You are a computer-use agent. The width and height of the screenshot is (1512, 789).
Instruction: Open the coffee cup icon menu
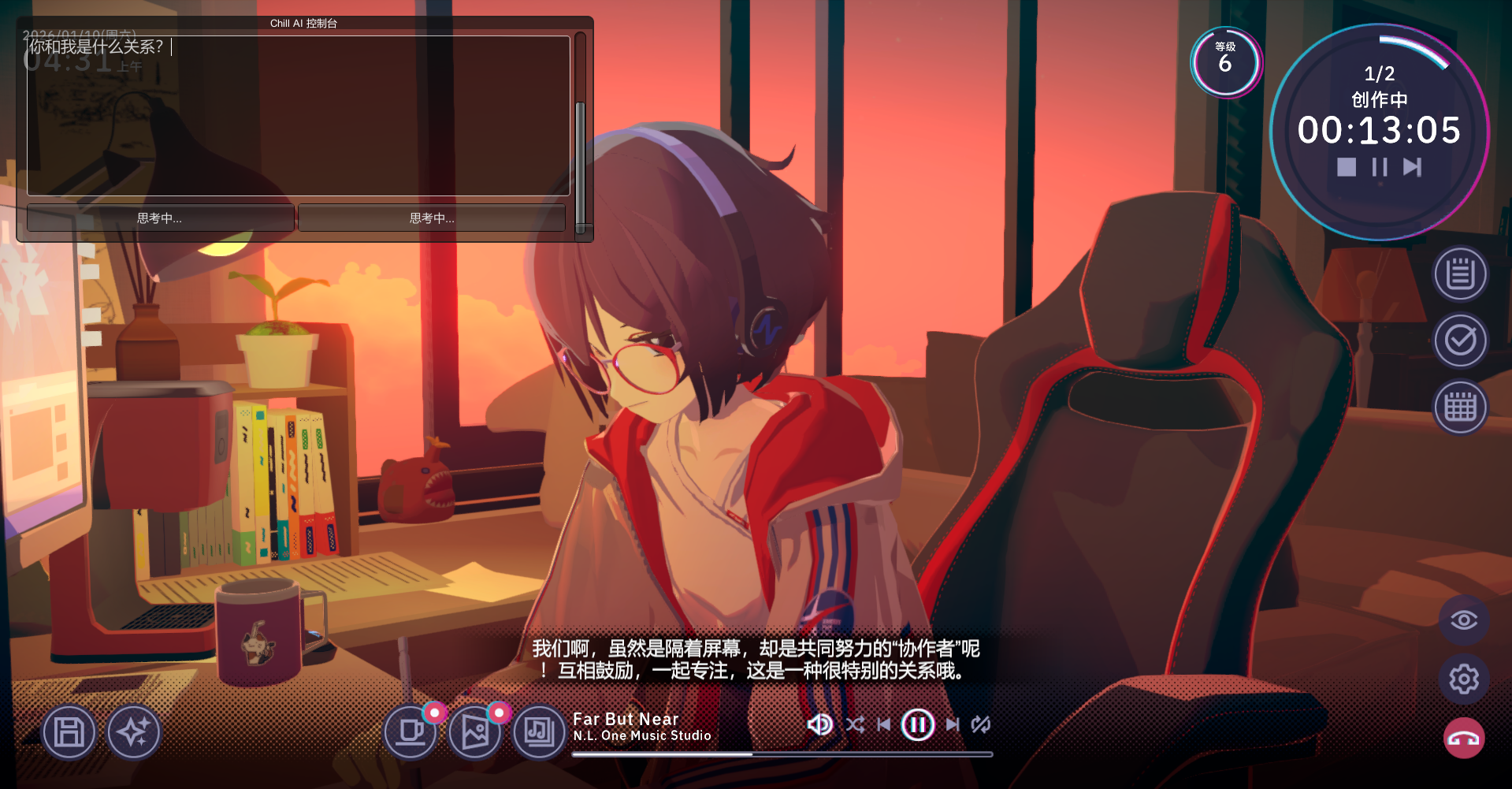411,732
